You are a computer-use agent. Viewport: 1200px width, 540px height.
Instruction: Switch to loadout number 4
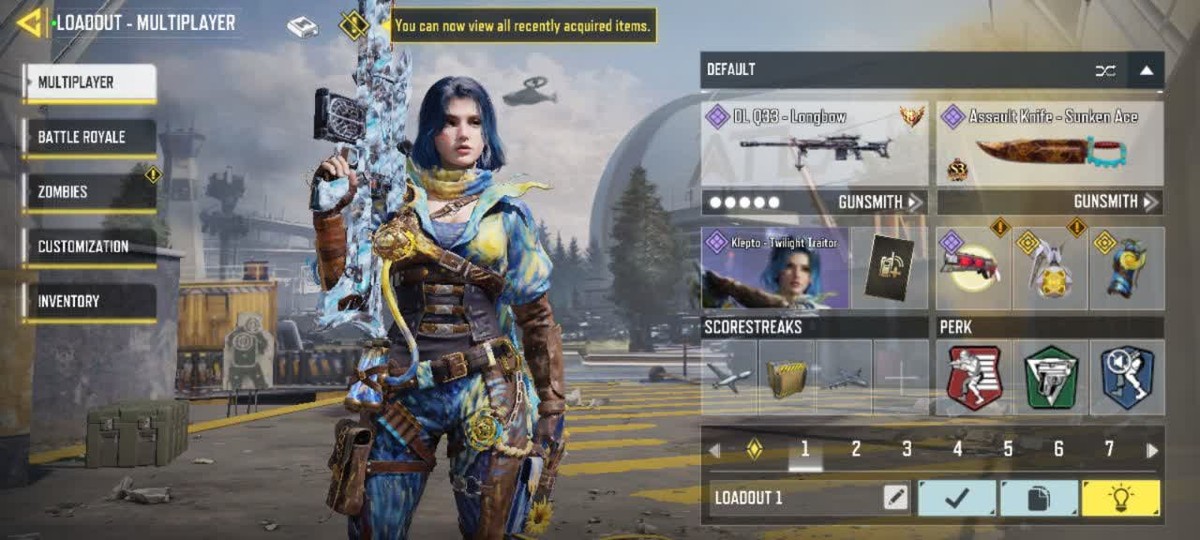(x=957, y=450)
